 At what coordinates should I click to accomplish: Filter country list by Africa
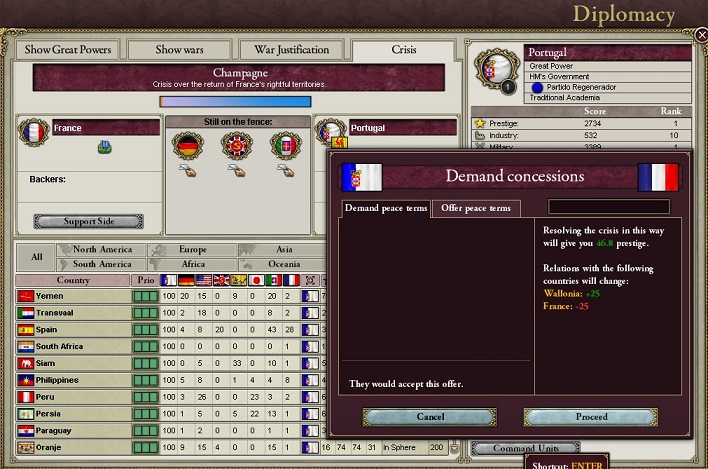tap(194, 264)
